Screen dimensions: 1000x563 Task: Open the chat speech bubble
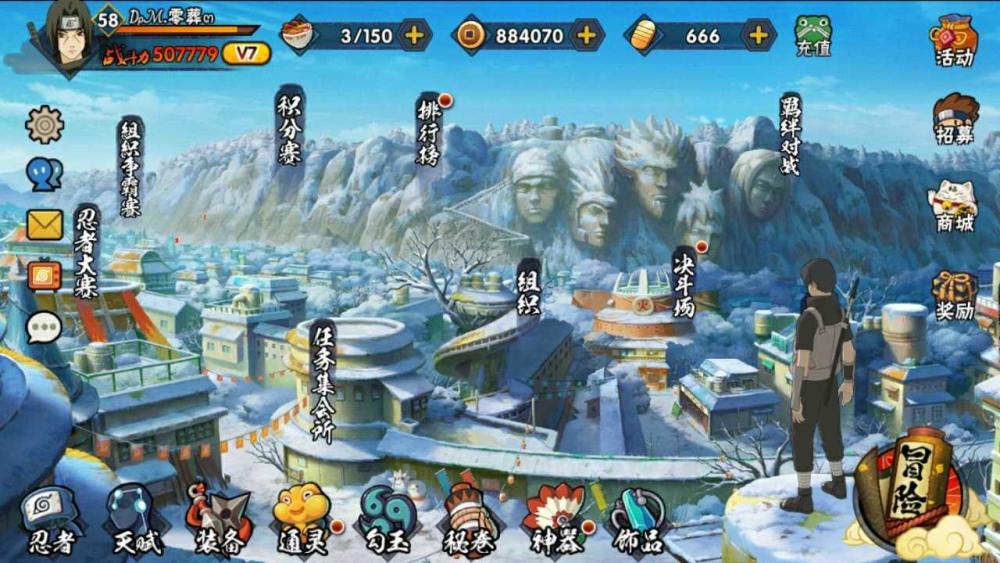[44, 327]
